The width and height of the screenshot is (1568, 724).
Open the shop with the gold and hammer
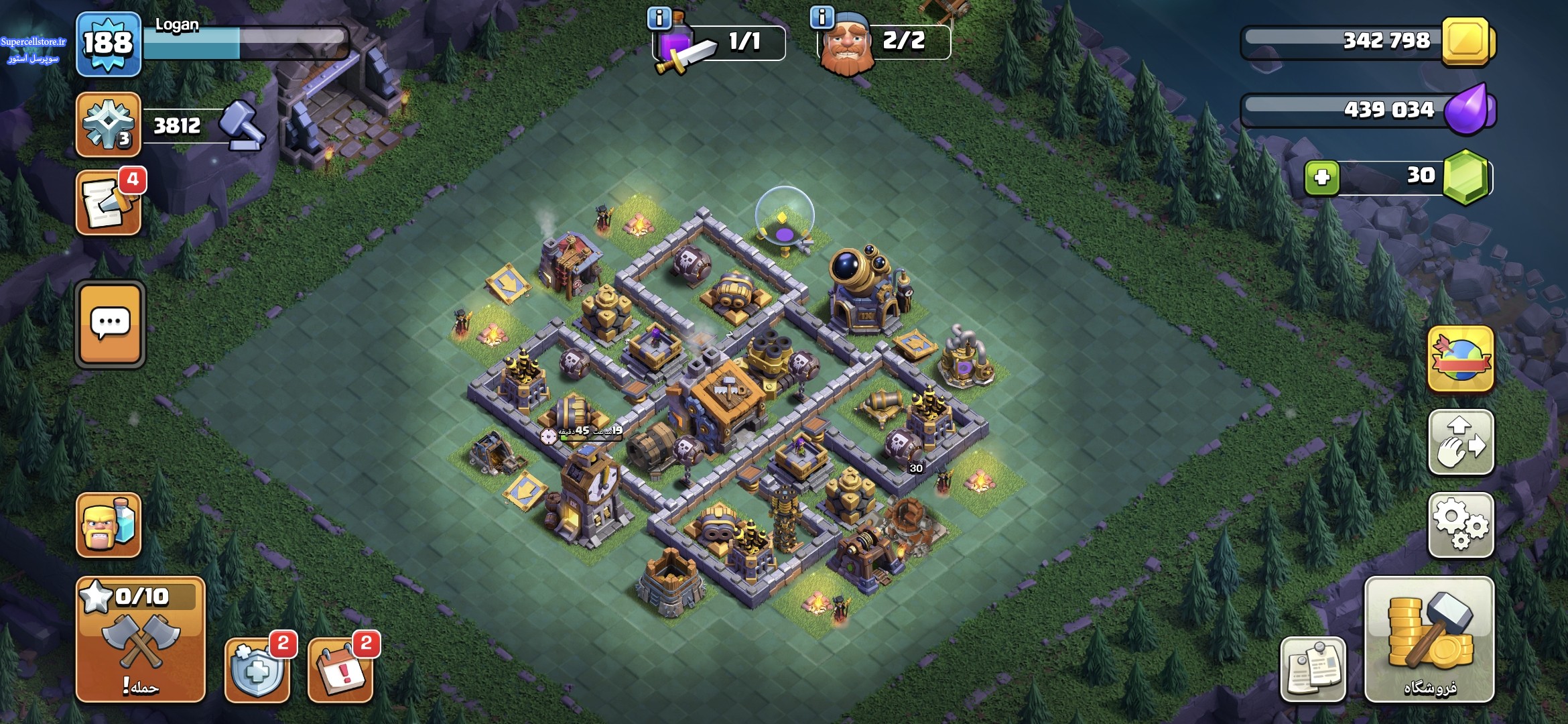[1429, 639]
